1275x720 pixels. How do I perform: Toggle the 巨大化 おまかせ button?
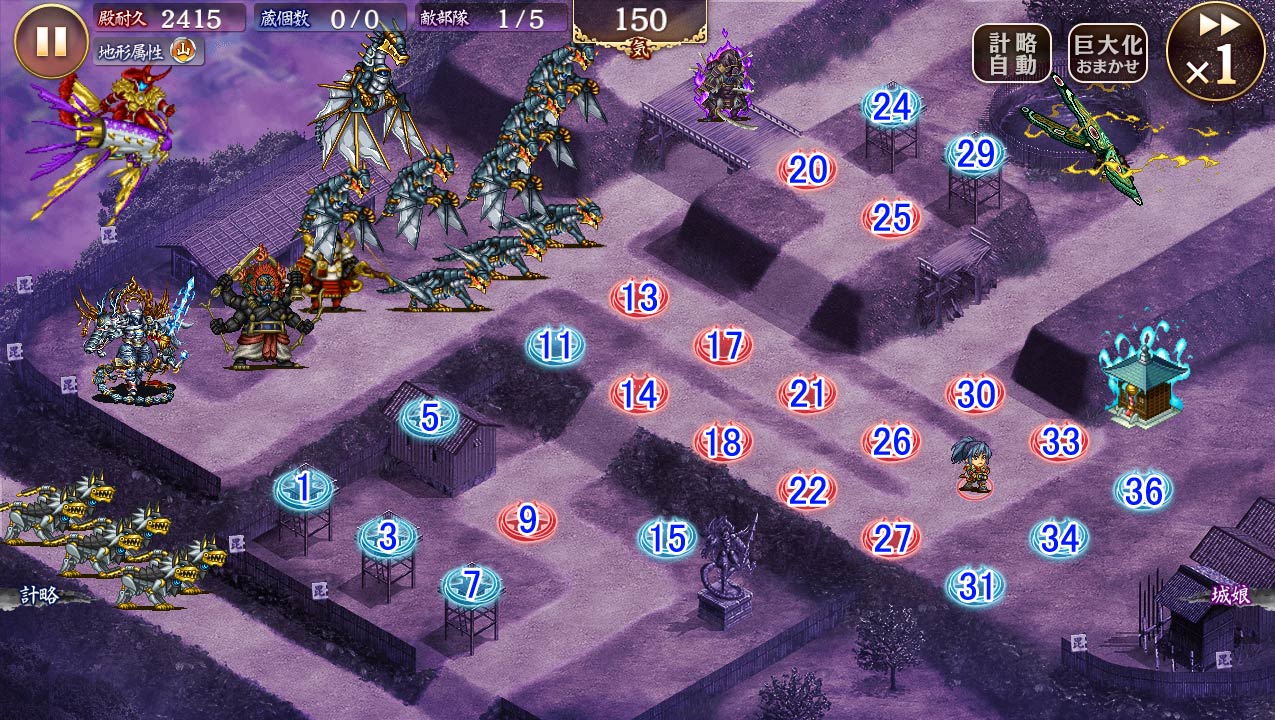coord(1107,53)
